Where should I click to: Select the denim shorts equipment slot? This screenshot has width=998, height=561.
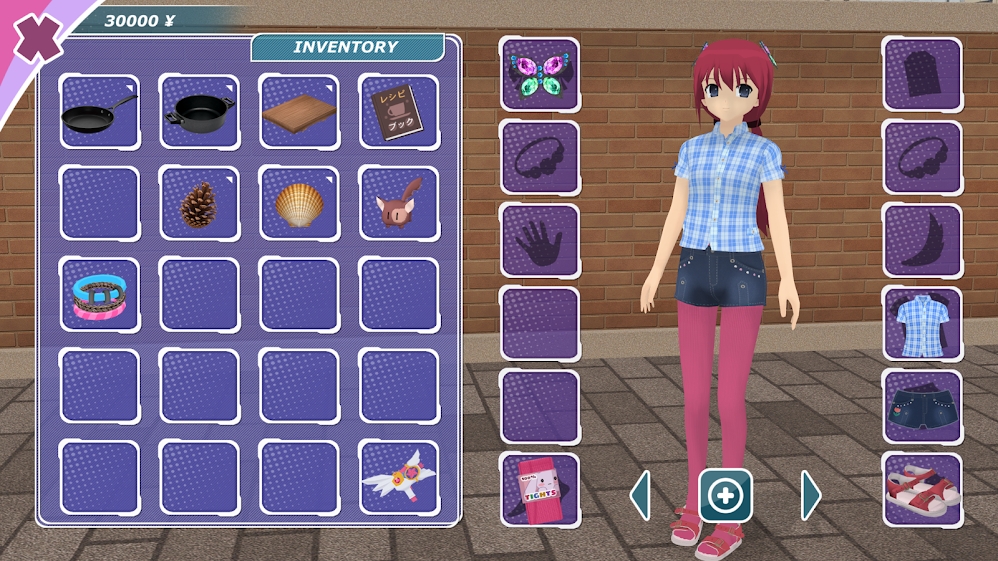(x=921, y=407)
